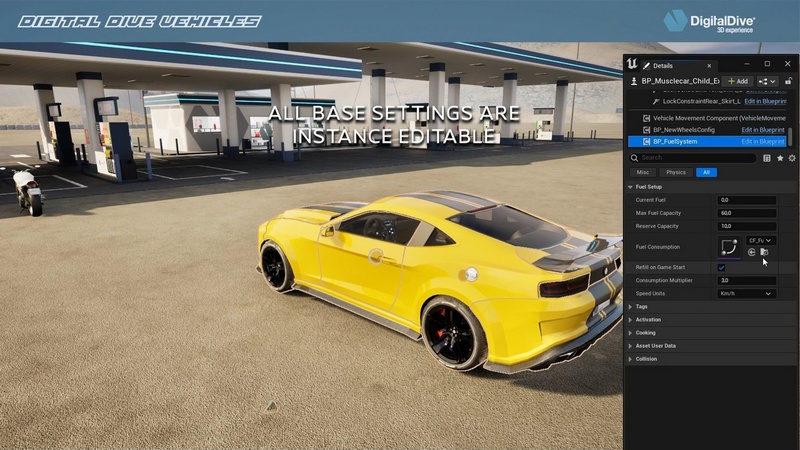Edit the Consumption Multiplier field
Image resolution: width=800 pixels, height=450 pixels.
click(746, 281)
